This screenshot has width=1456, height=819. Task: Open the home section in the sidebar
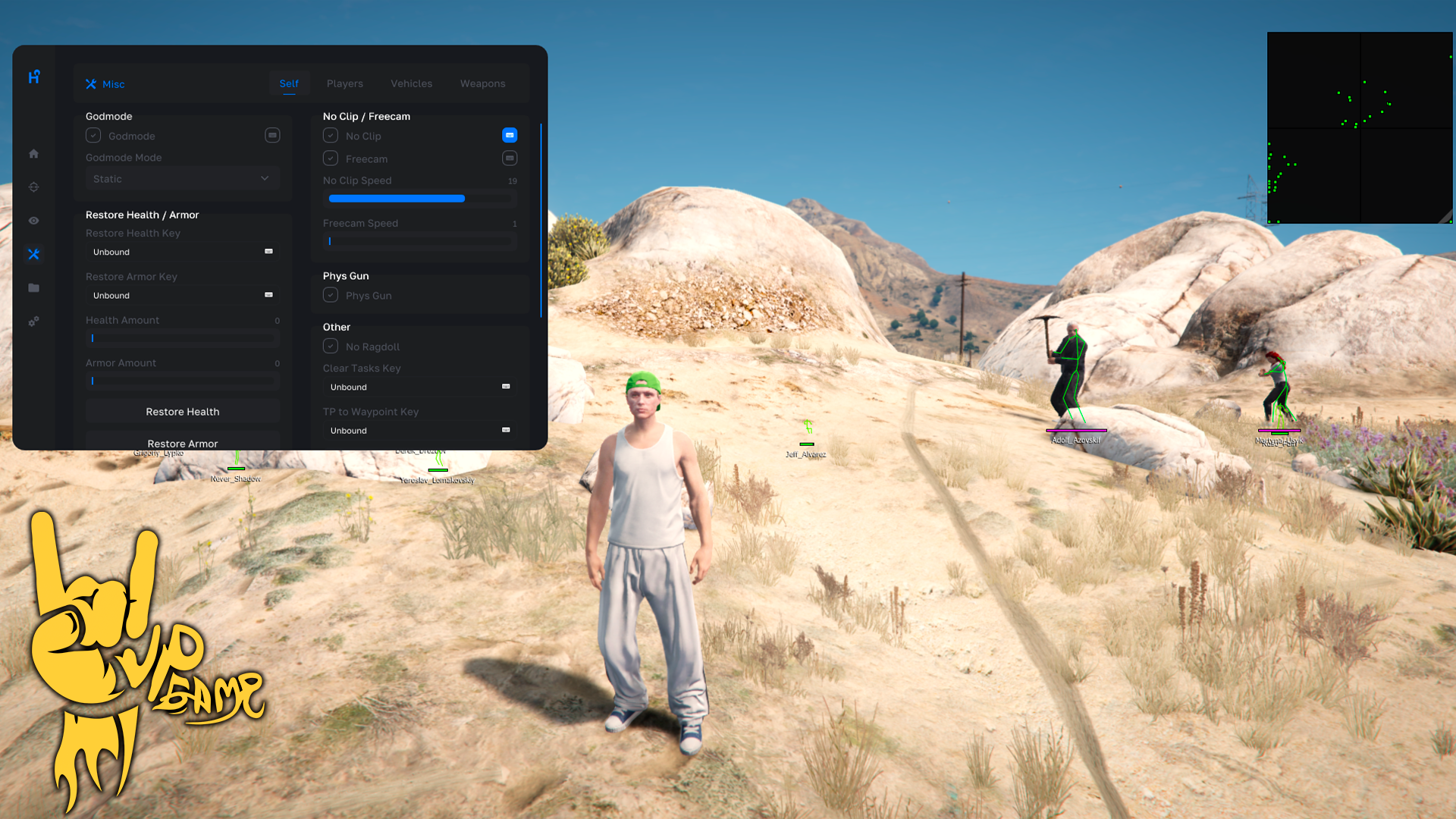(x=34, y=154)
